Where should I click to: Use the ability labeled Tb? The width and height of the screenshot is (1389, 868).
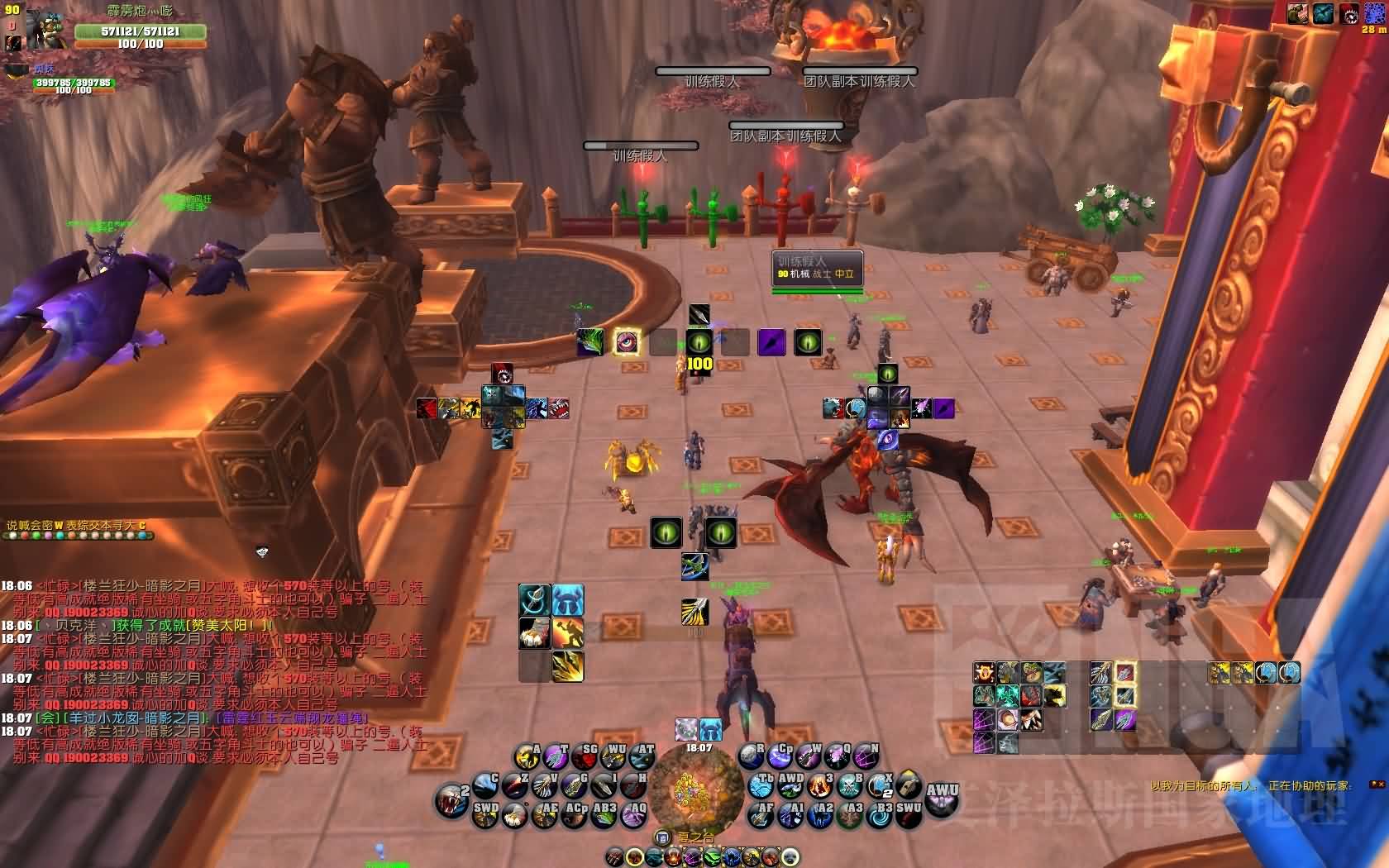pyautogui.click(x=761, y=784)
